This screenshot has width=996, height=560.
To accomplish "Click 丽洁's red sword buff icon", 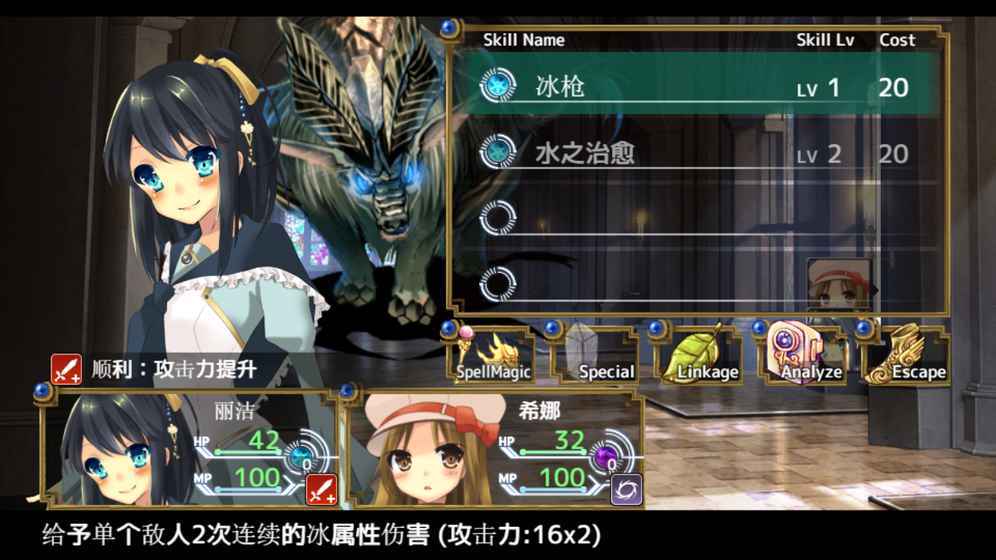I will pyautogui.click(x=319, y=489).
